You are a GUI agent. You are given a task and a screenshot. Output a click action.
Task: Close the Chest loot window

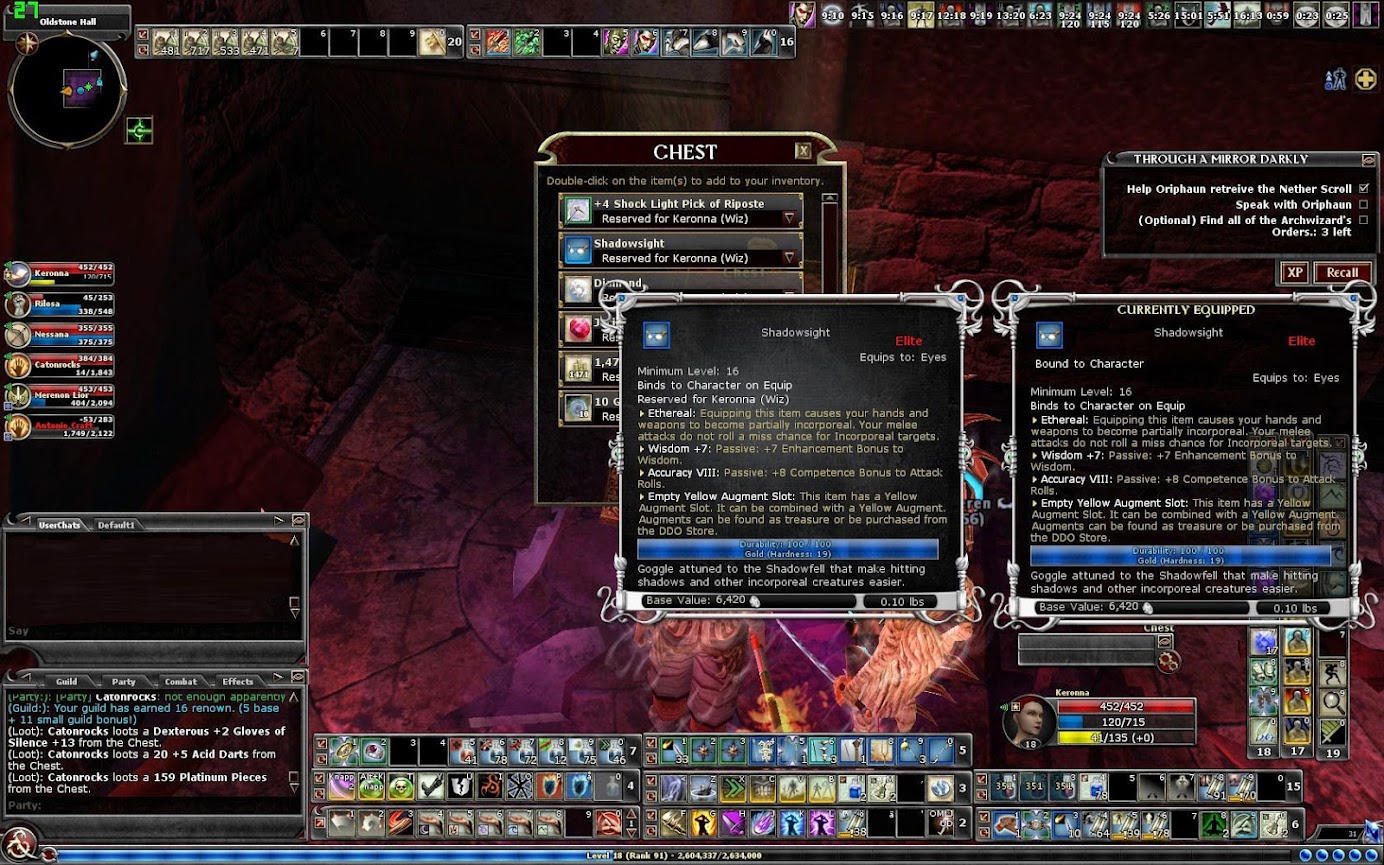tap(802, 151)
